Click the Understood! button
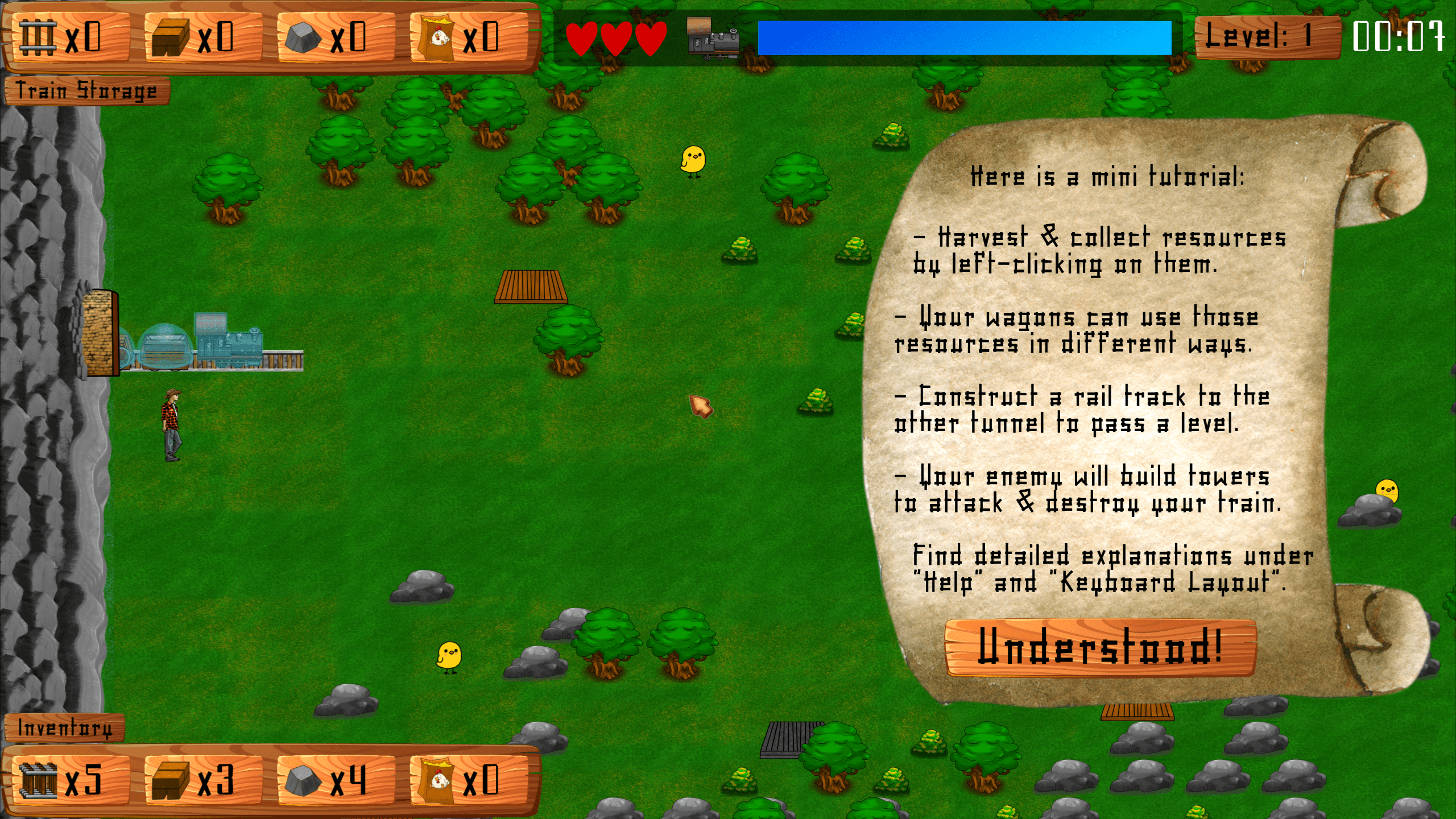The width and height of the screenshot is (1456, 819). click(1100, 647)
